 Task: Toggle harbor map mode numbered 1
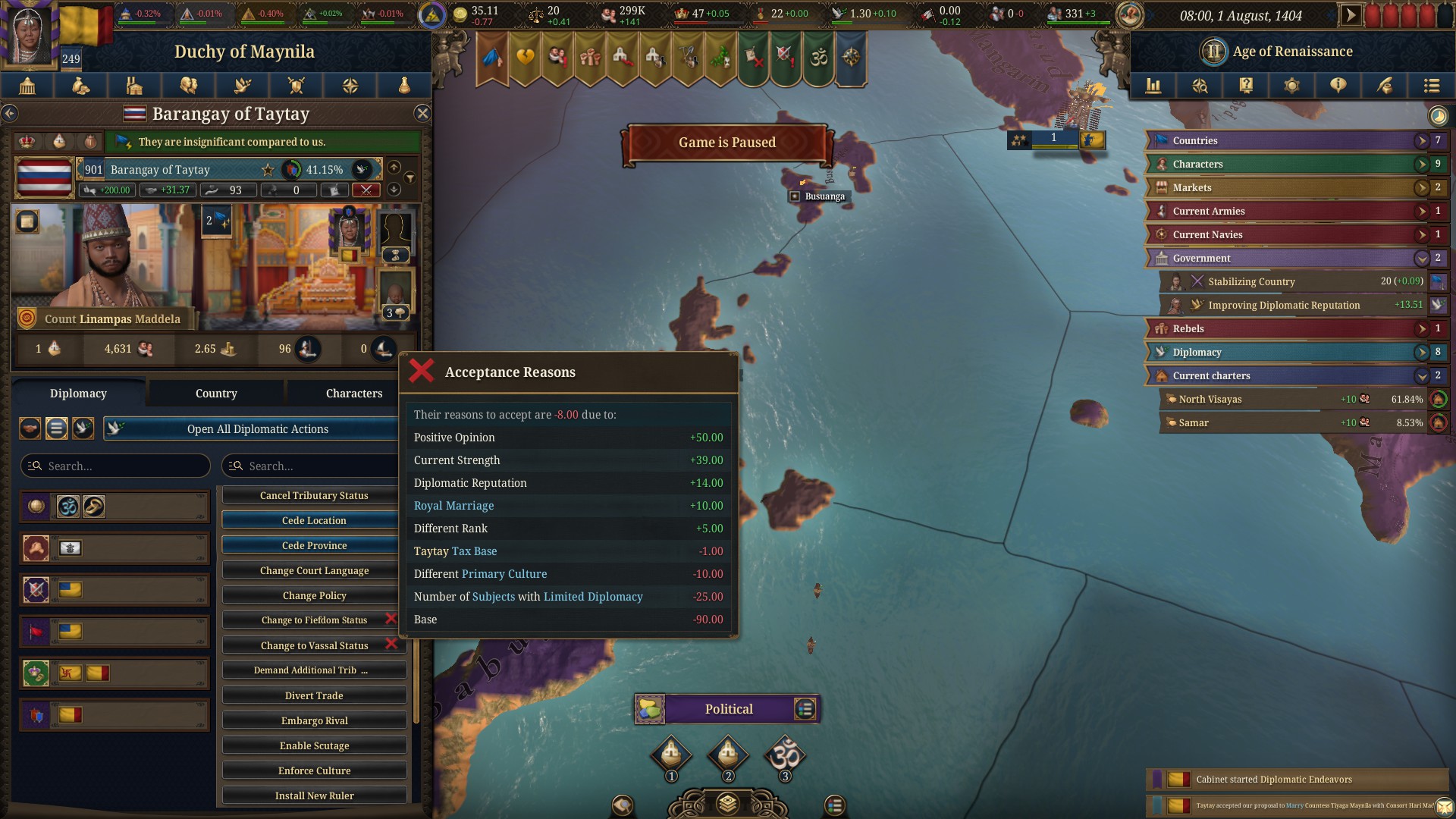point(670,755)
